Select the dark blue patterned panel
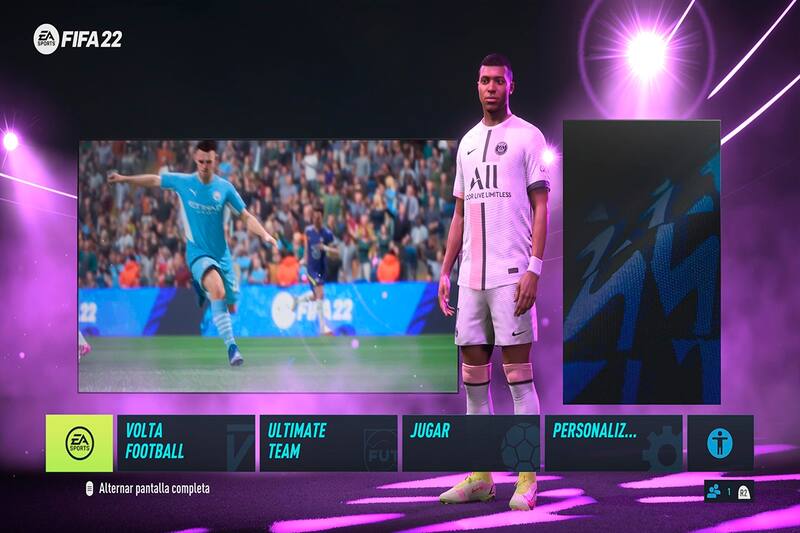Screen dimensions: 800x533 pyautogui.click(x=642, y=262)
